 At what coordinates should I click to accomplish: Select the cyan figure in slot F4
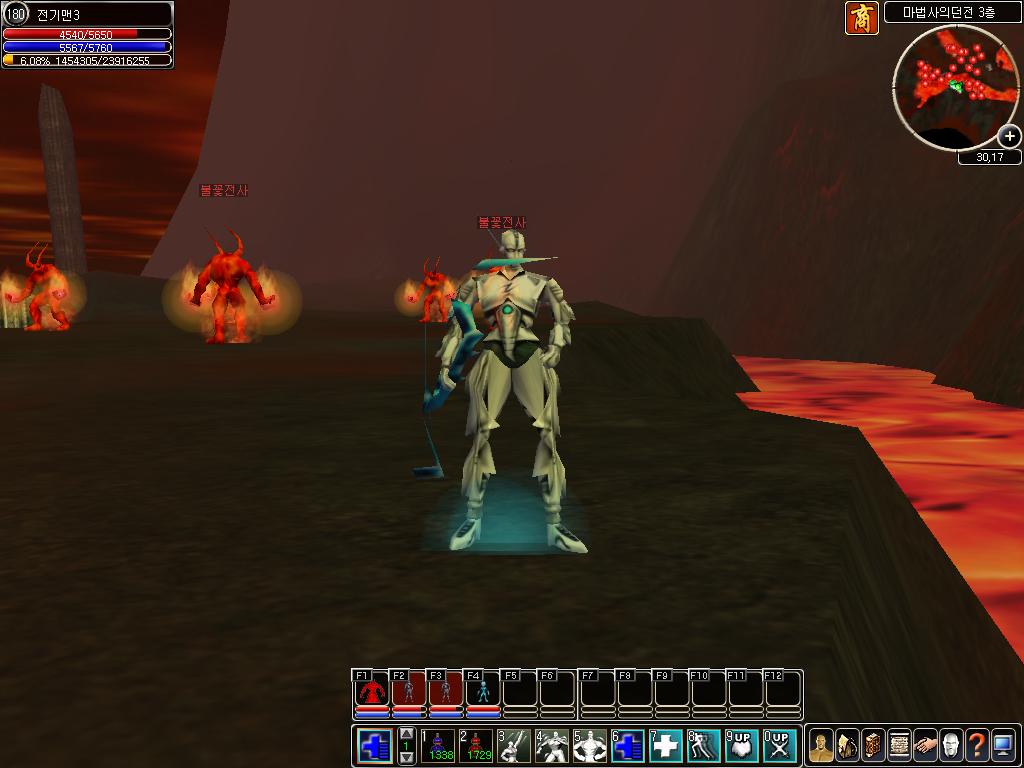click(483, 690)
